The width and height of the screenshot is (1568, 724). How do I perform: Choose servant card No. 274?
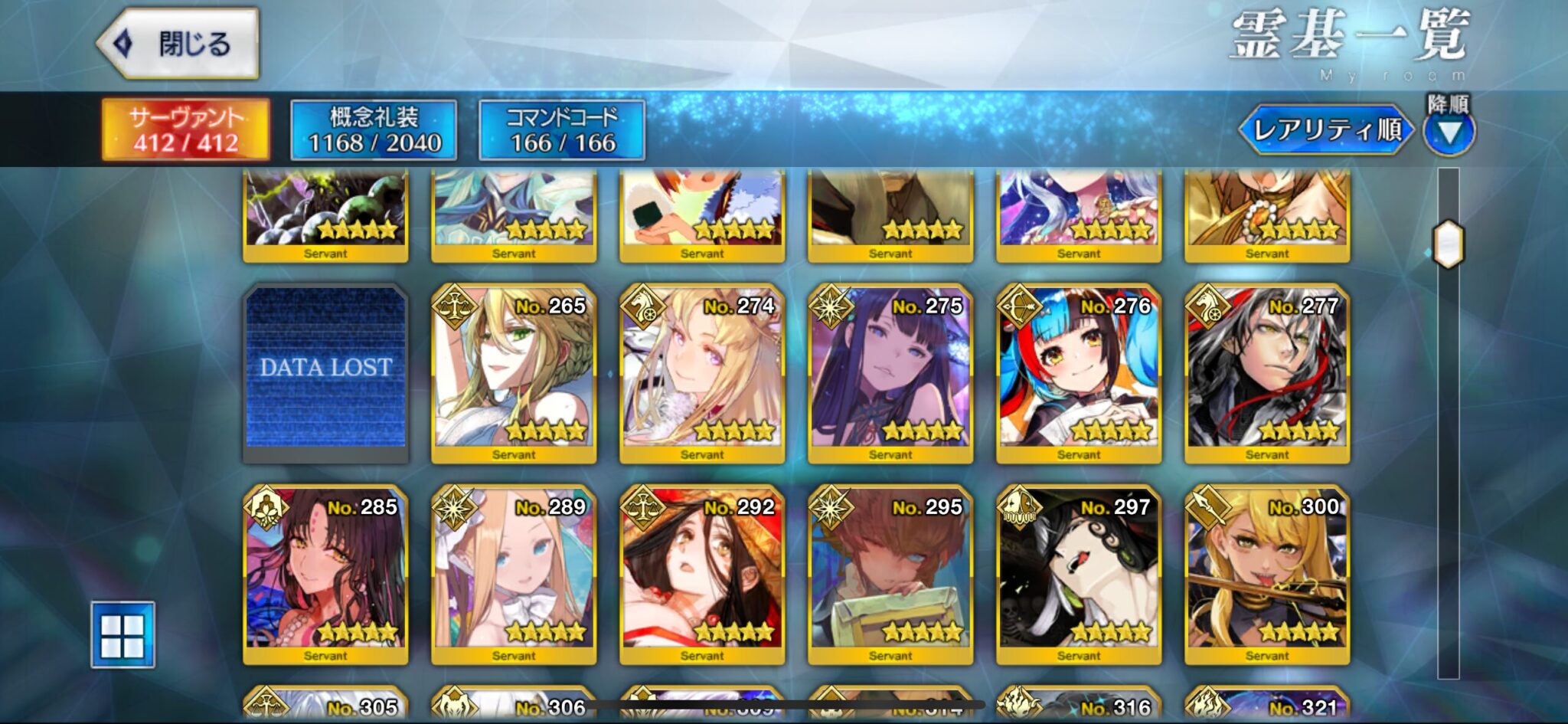tap(702, 373)
